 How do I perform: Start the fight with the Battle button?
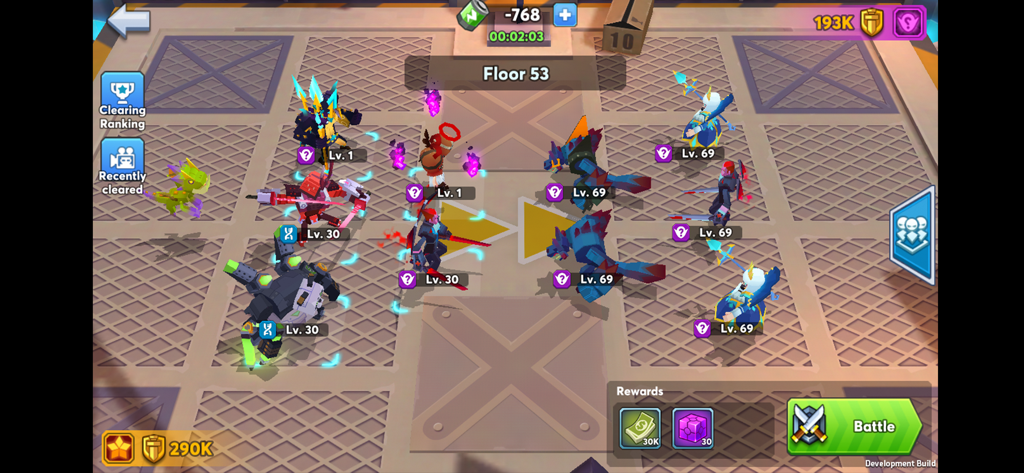pos(855,426)
